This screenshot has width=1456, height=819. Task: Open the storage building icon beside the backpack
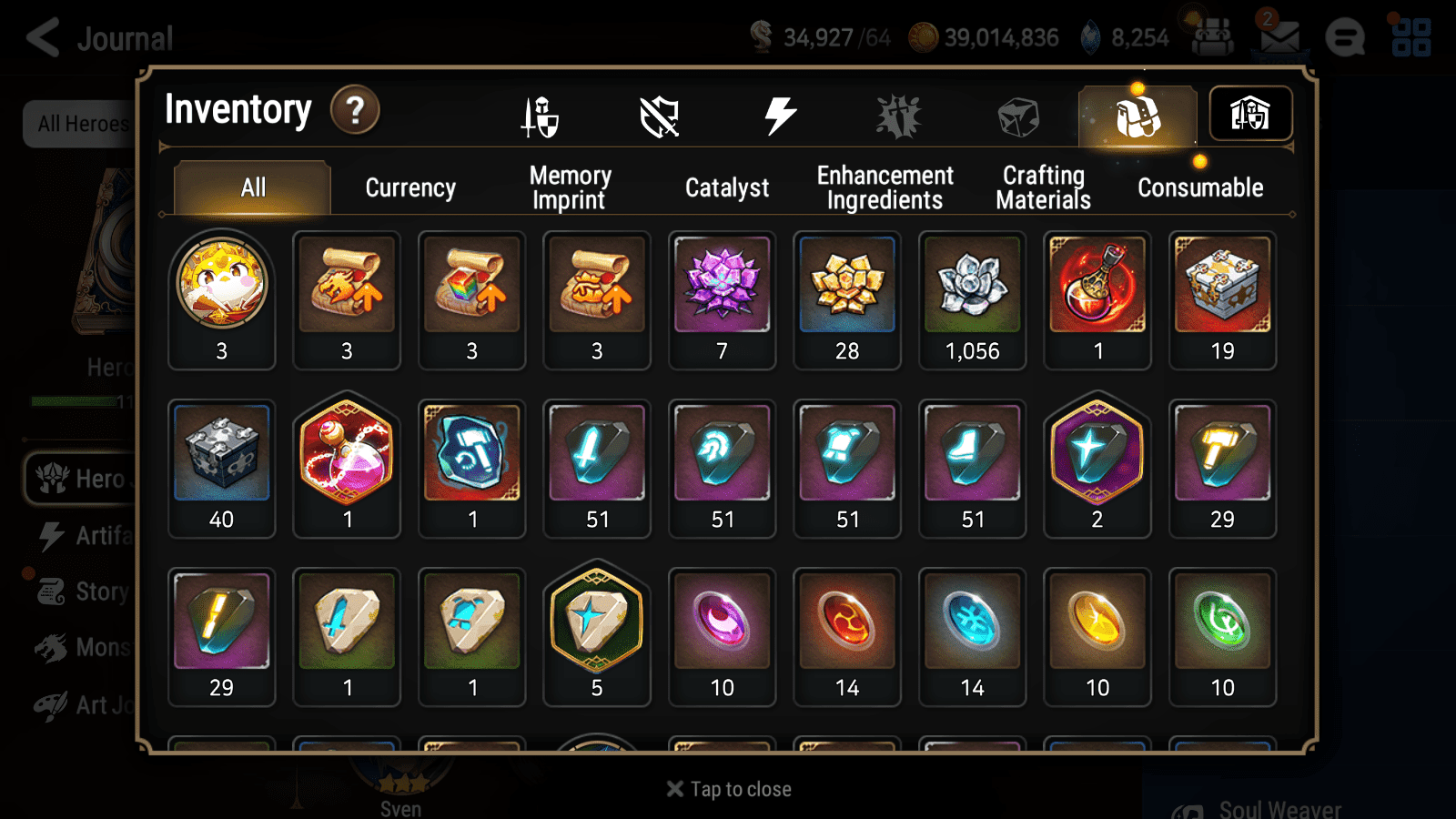[1250, 113]
